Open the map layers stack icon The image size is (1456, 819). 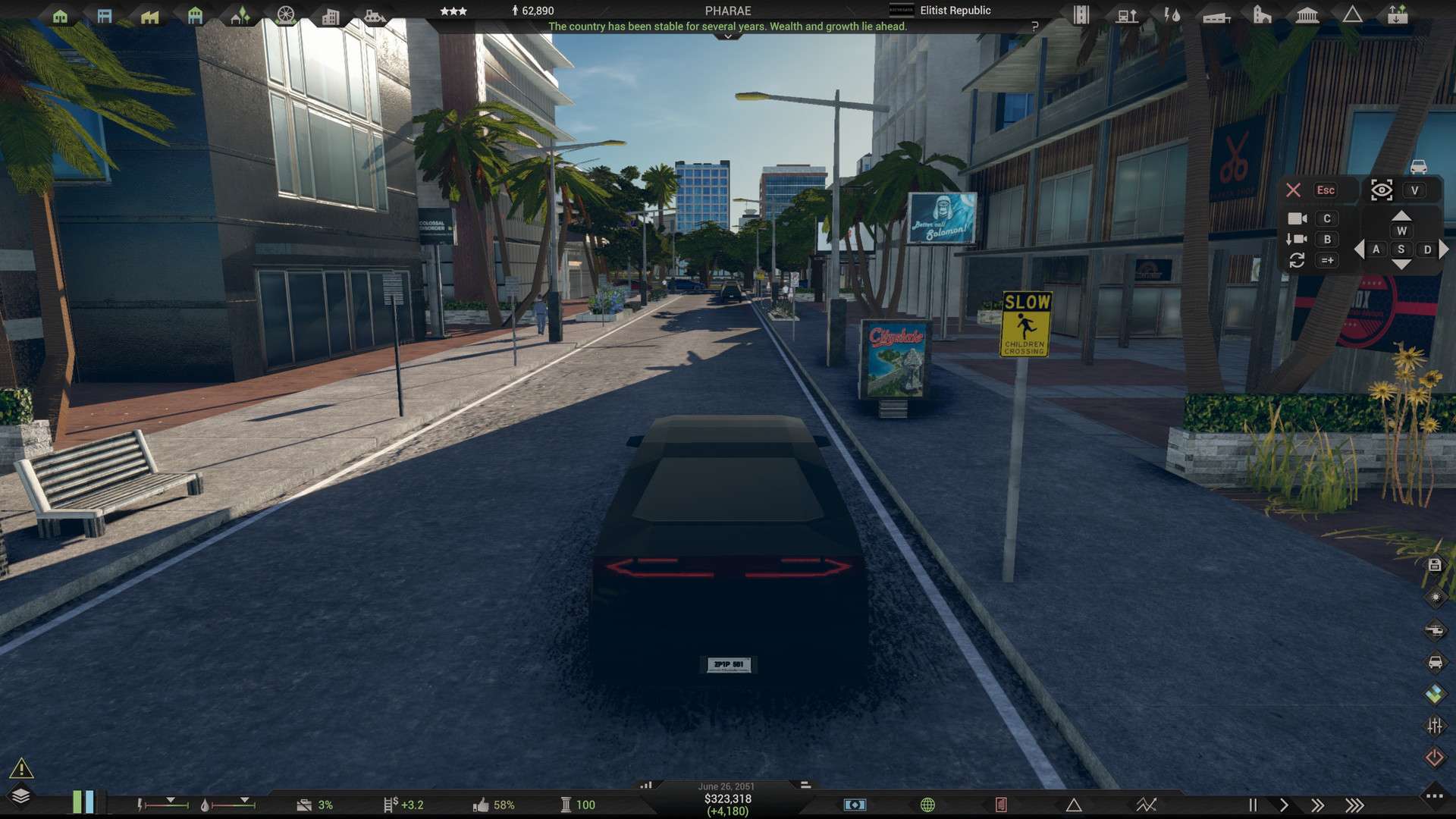[20, 795]
